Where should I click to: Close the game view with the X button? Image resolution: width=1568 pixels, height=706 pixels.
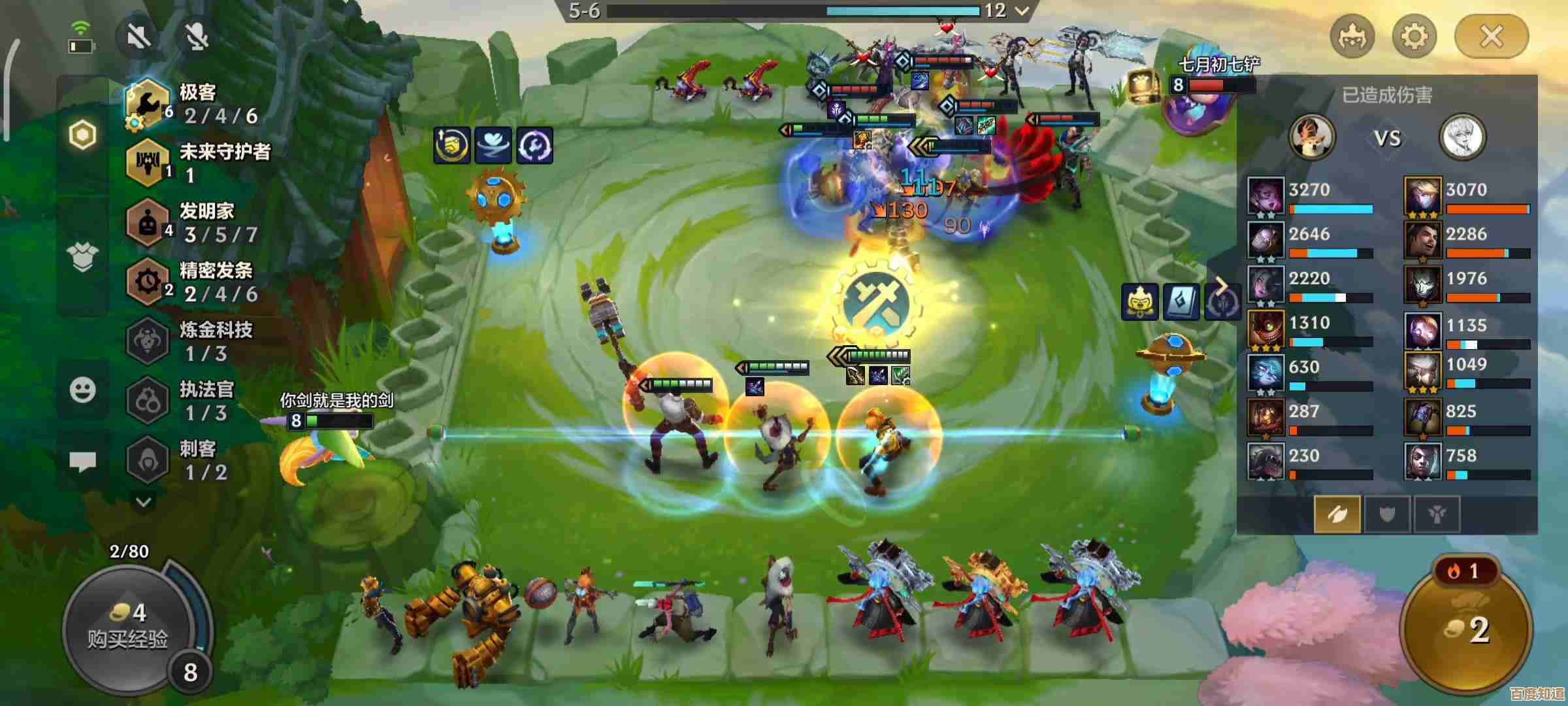point(1491,37)
